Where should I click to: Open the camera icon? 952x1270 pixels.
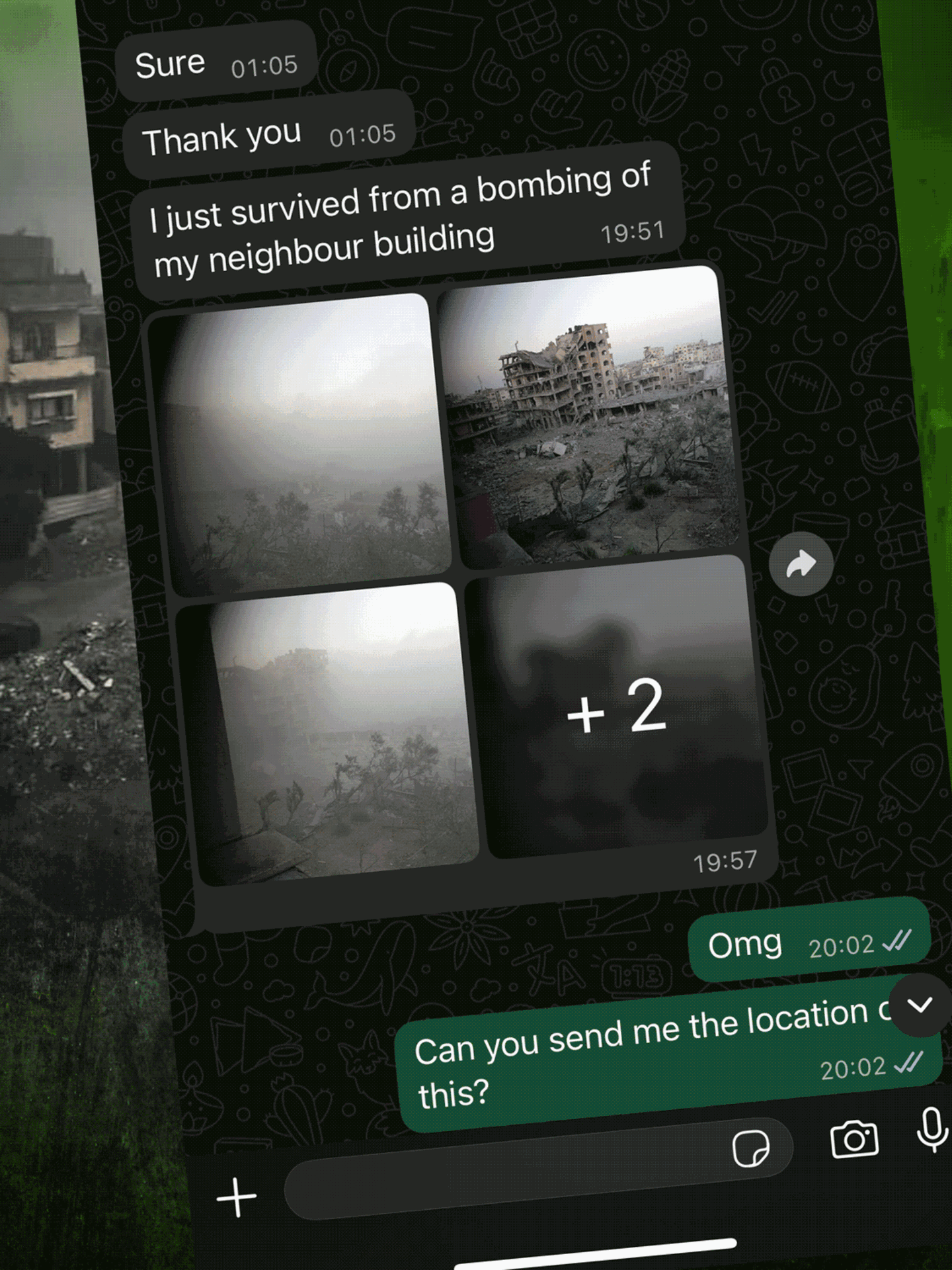[854, 1139]
